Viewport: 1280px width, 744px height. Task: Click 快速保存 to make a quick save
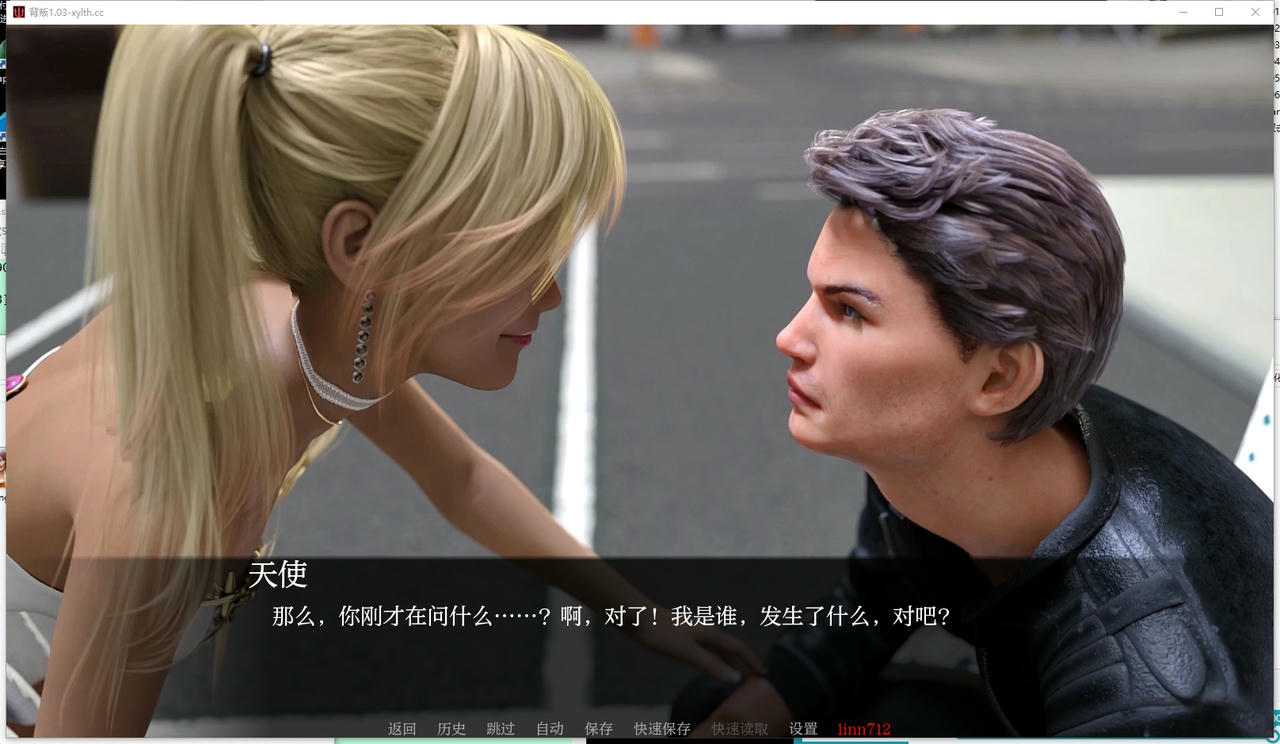661,729
